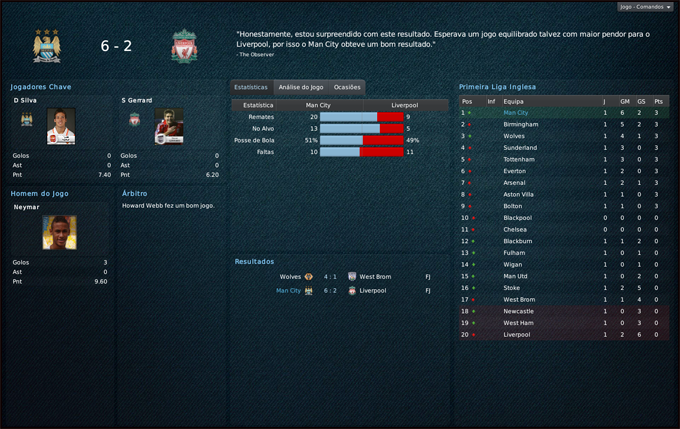
Task: Open Tottenham's row in the table
Action: [x=519, y=159]
